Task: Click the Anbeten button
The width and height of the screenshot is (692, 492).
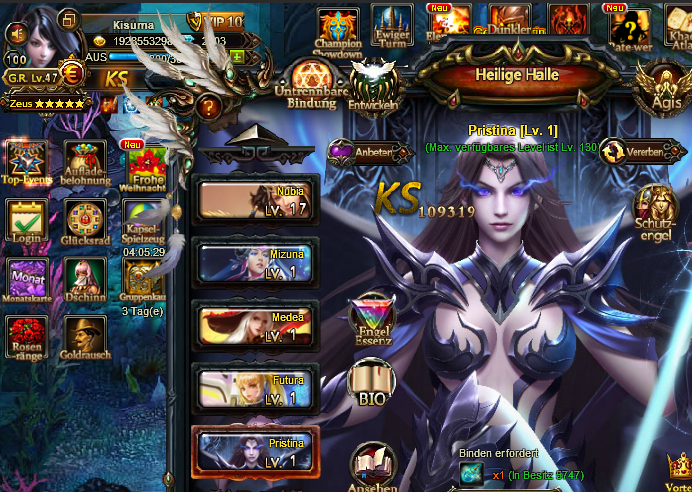Action: (x=367, y=152)
